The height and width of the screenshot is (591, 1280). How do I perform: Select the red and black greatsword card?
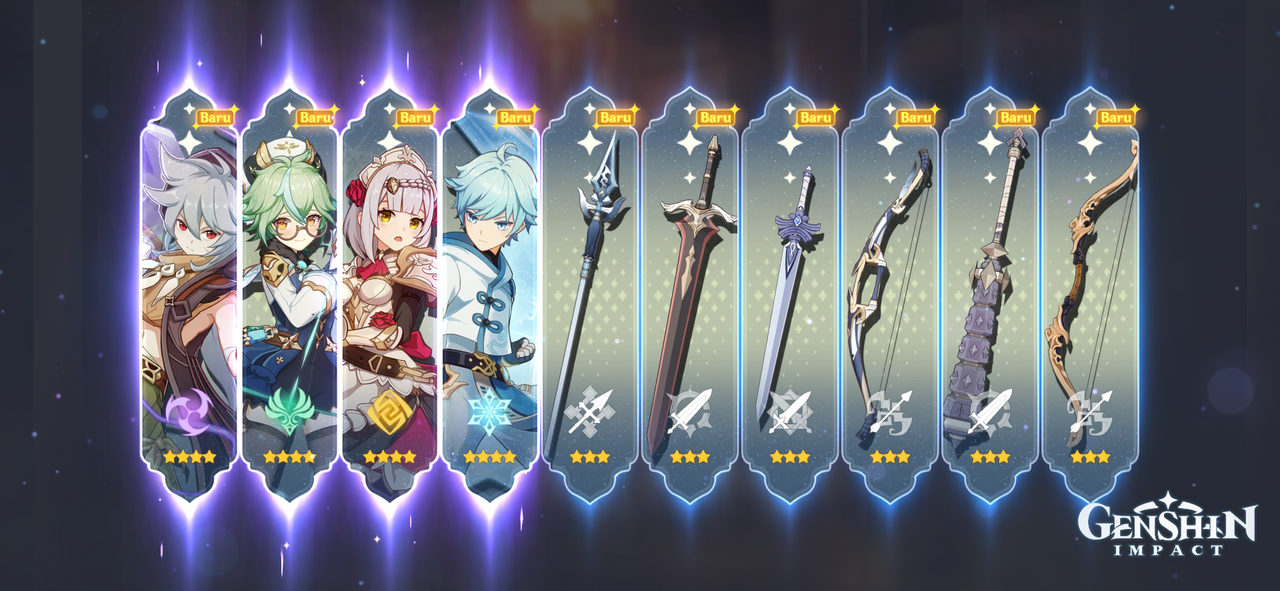click(690, 300)
